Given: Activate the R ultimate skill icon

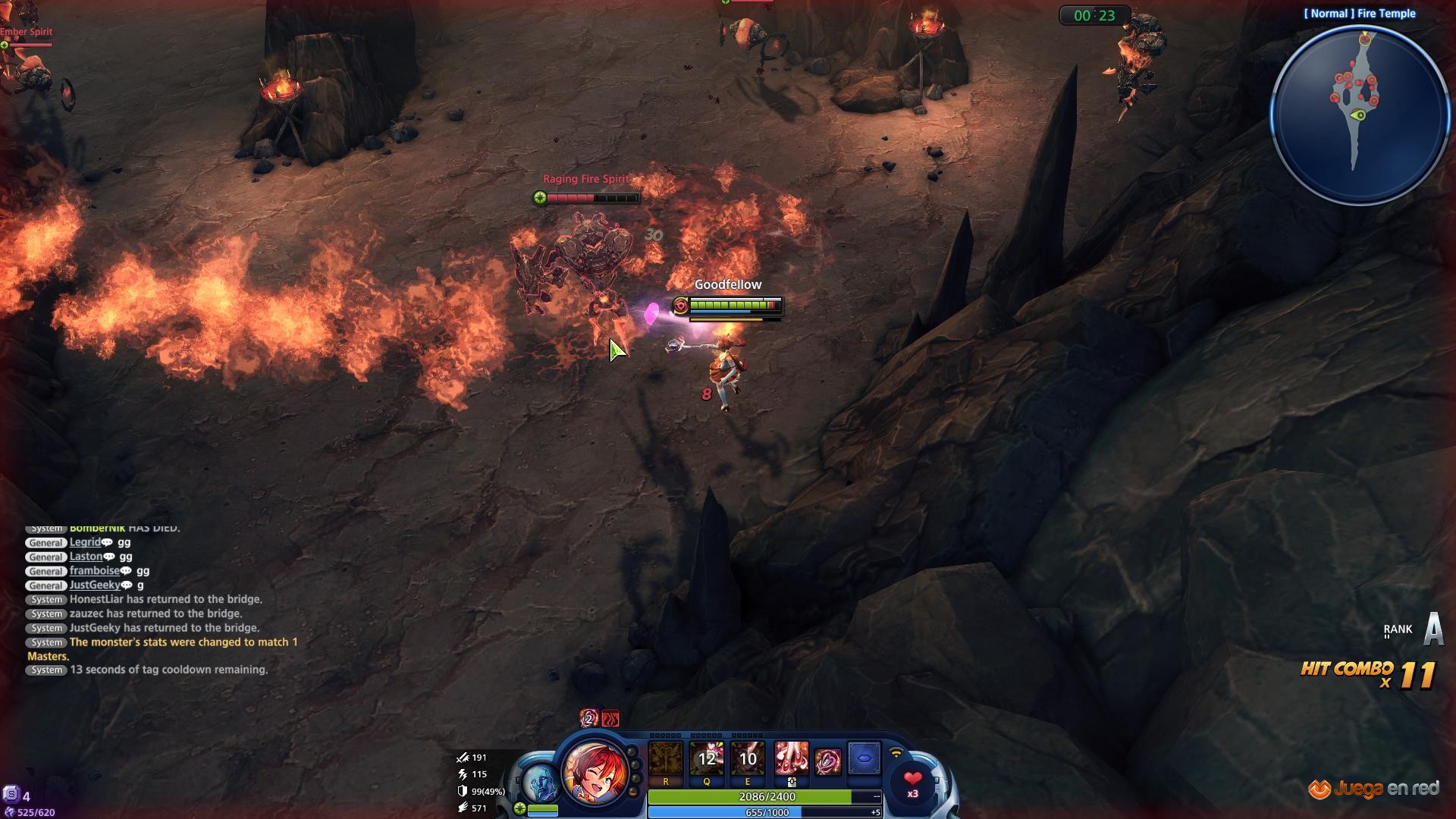Looking at the screenshot, I should [x=666, y=760].
